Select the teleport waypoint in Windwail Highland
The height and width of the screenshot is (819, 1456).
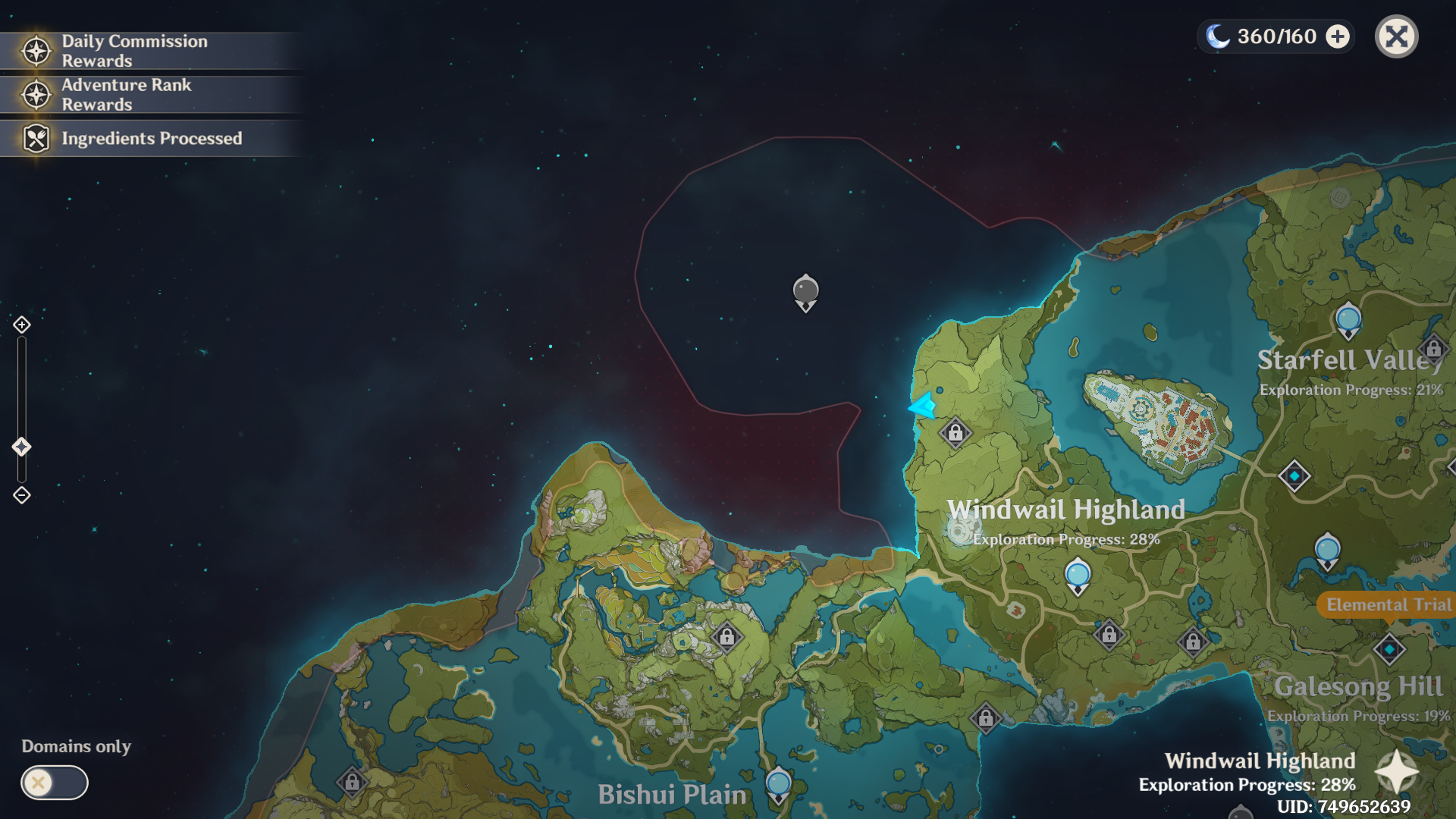[1076, 576]
